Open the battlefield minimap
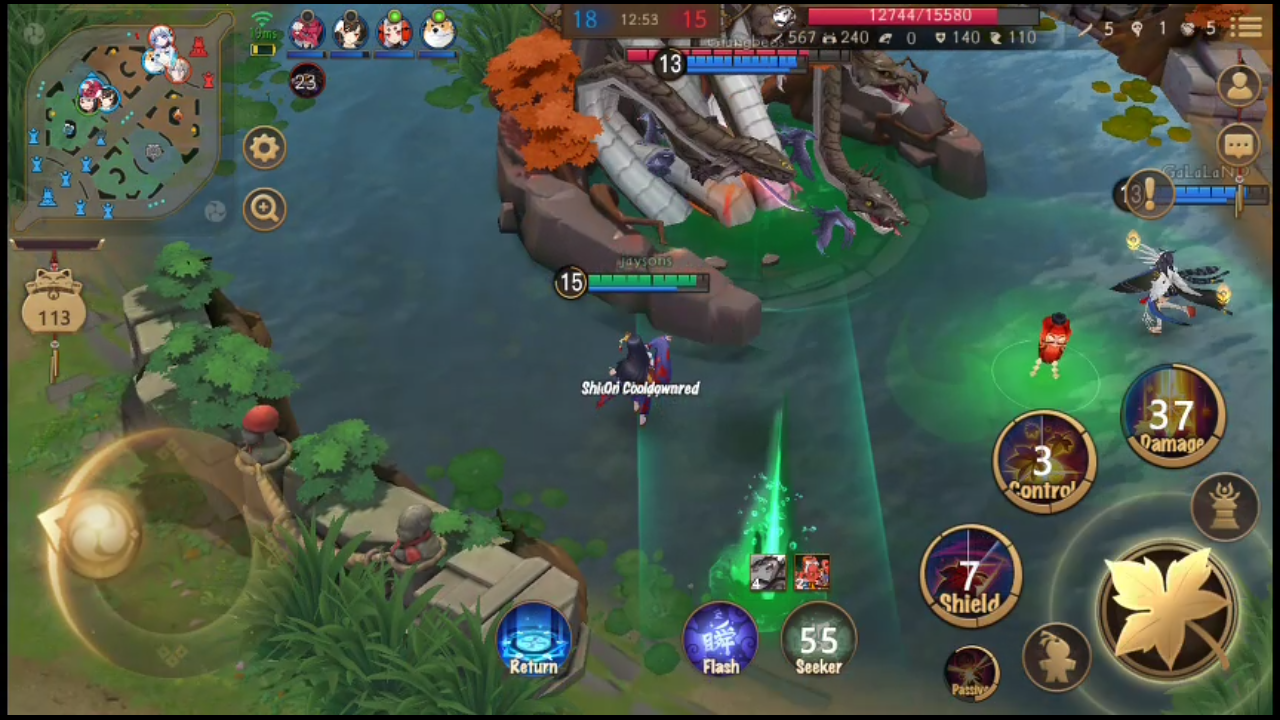Image resolution: width=1280 pixels, height=720 pixels. (x=120, y=115)
